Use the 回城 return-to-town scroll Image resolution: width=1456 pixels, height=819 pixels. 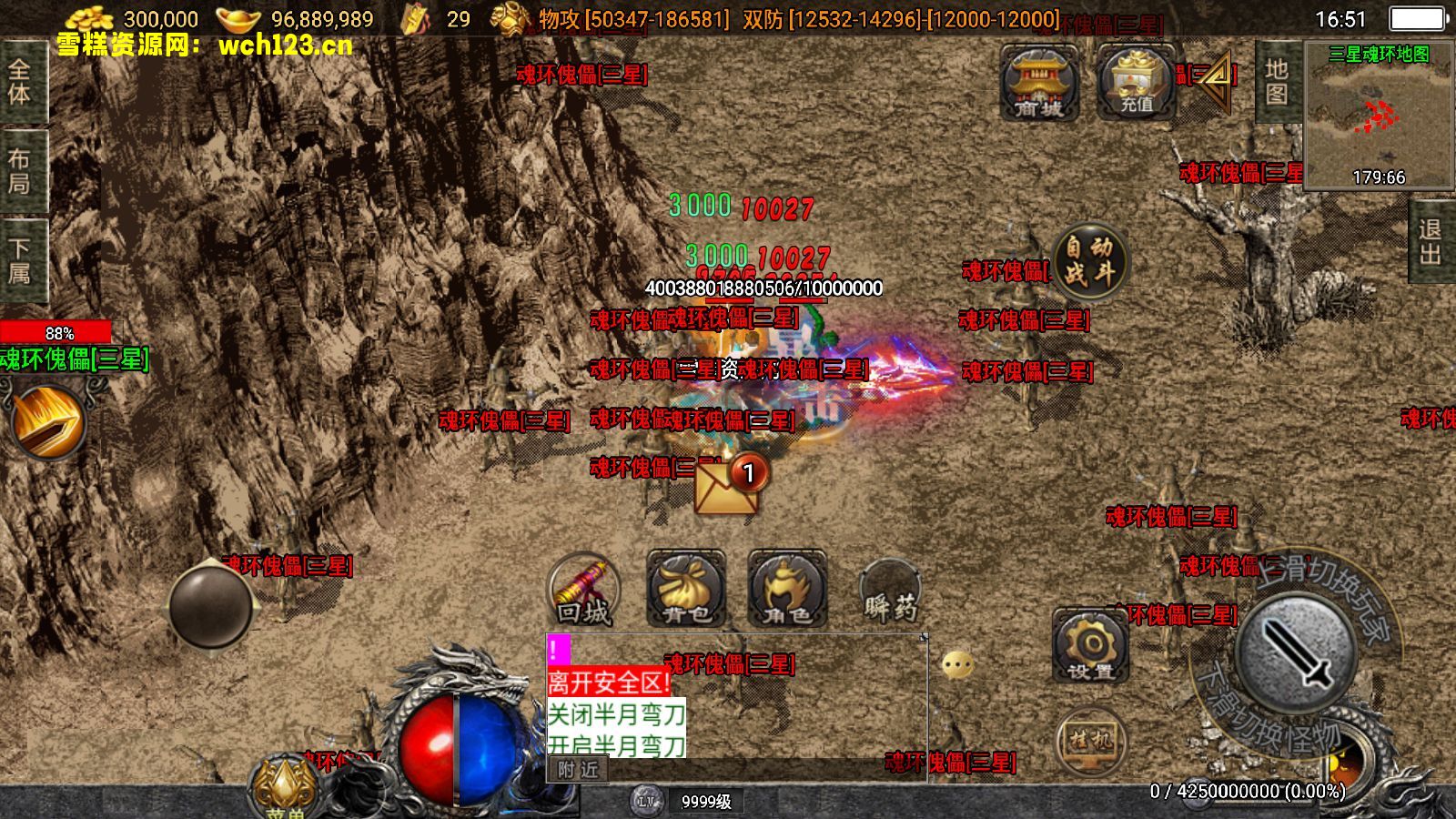tap(583, 591)
